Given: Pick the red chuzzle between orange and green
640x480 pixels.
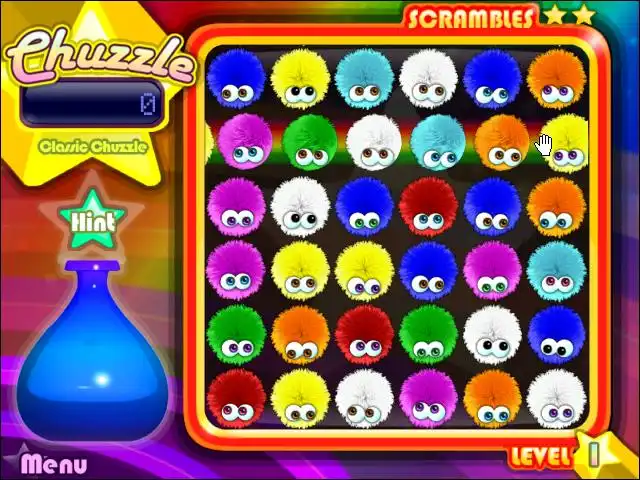Looking at the screenshot, I should [x=364, y=332].
